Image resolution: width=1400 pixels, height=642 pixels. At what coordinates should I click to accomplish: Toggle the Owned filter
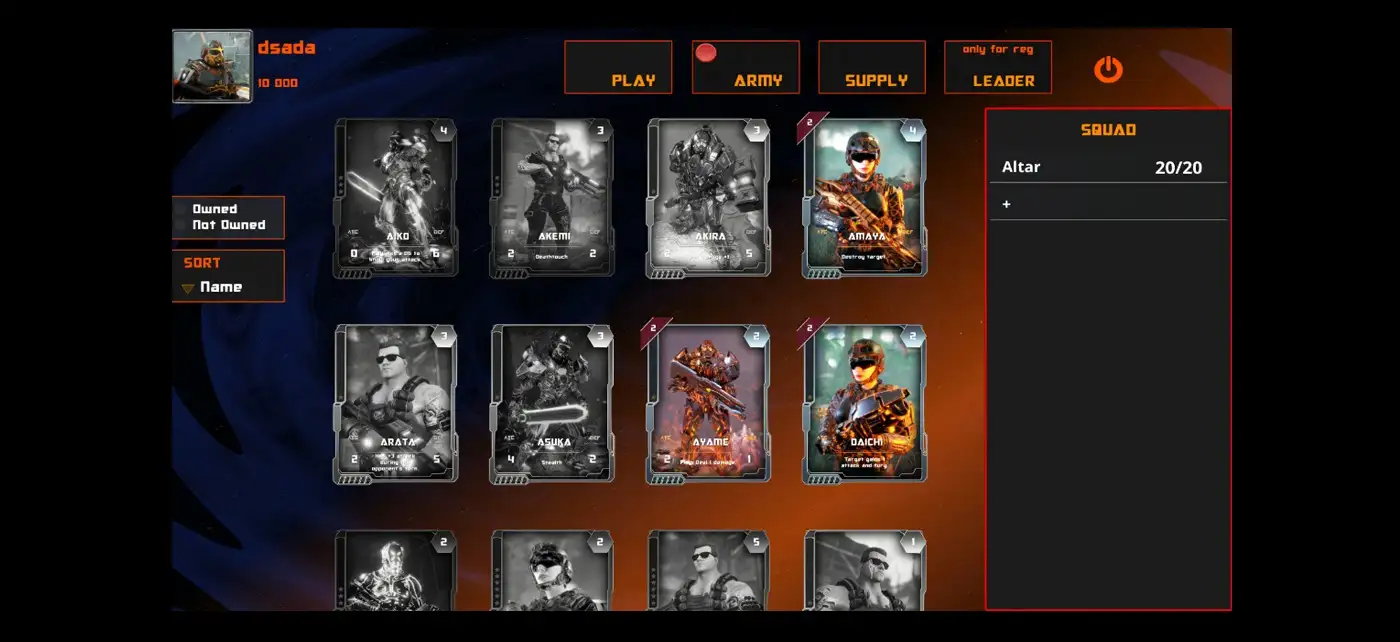215,209
